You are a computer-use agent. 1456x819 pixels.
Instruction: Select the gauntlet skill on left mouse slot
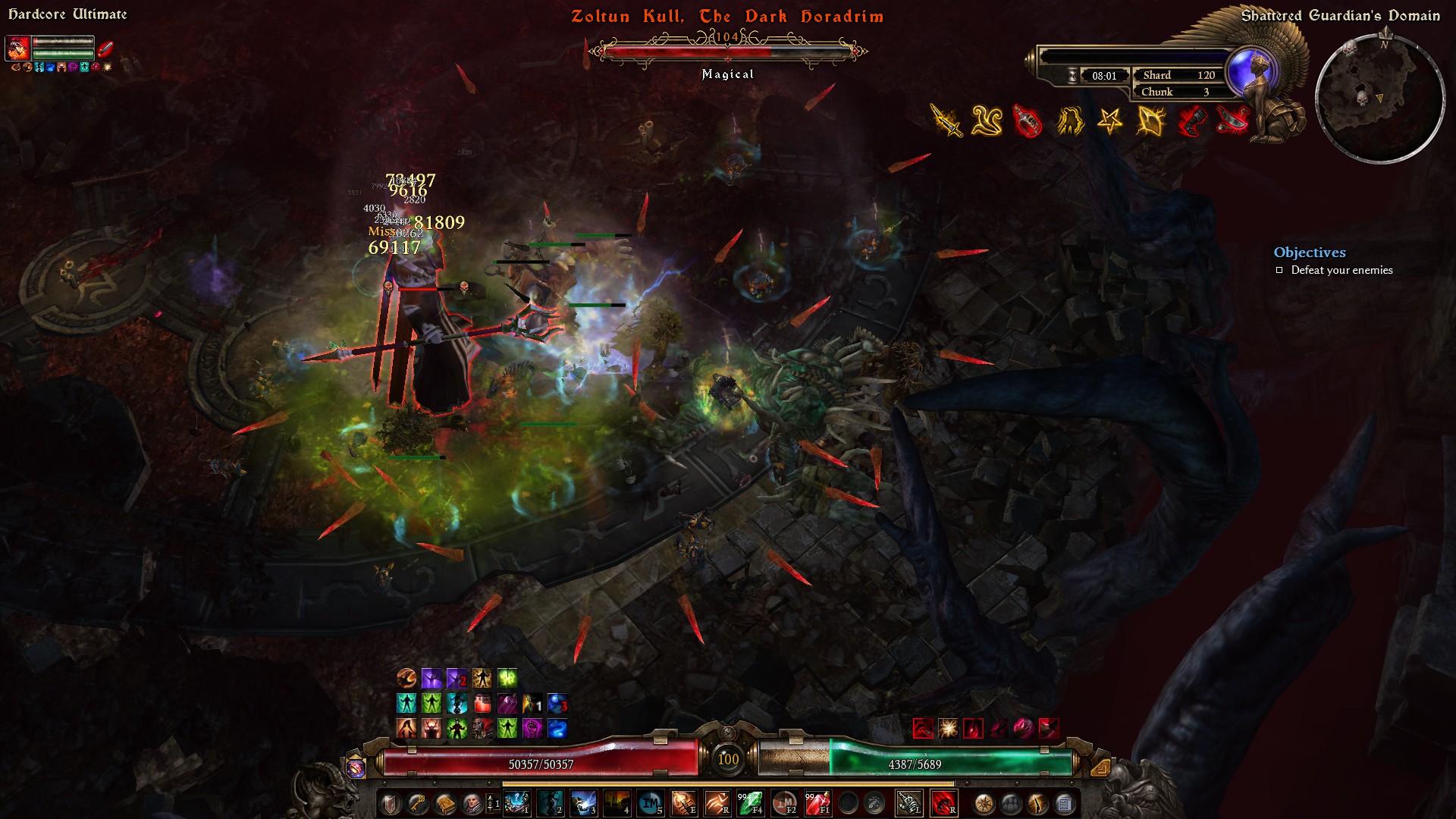click(x=909, y=803)
